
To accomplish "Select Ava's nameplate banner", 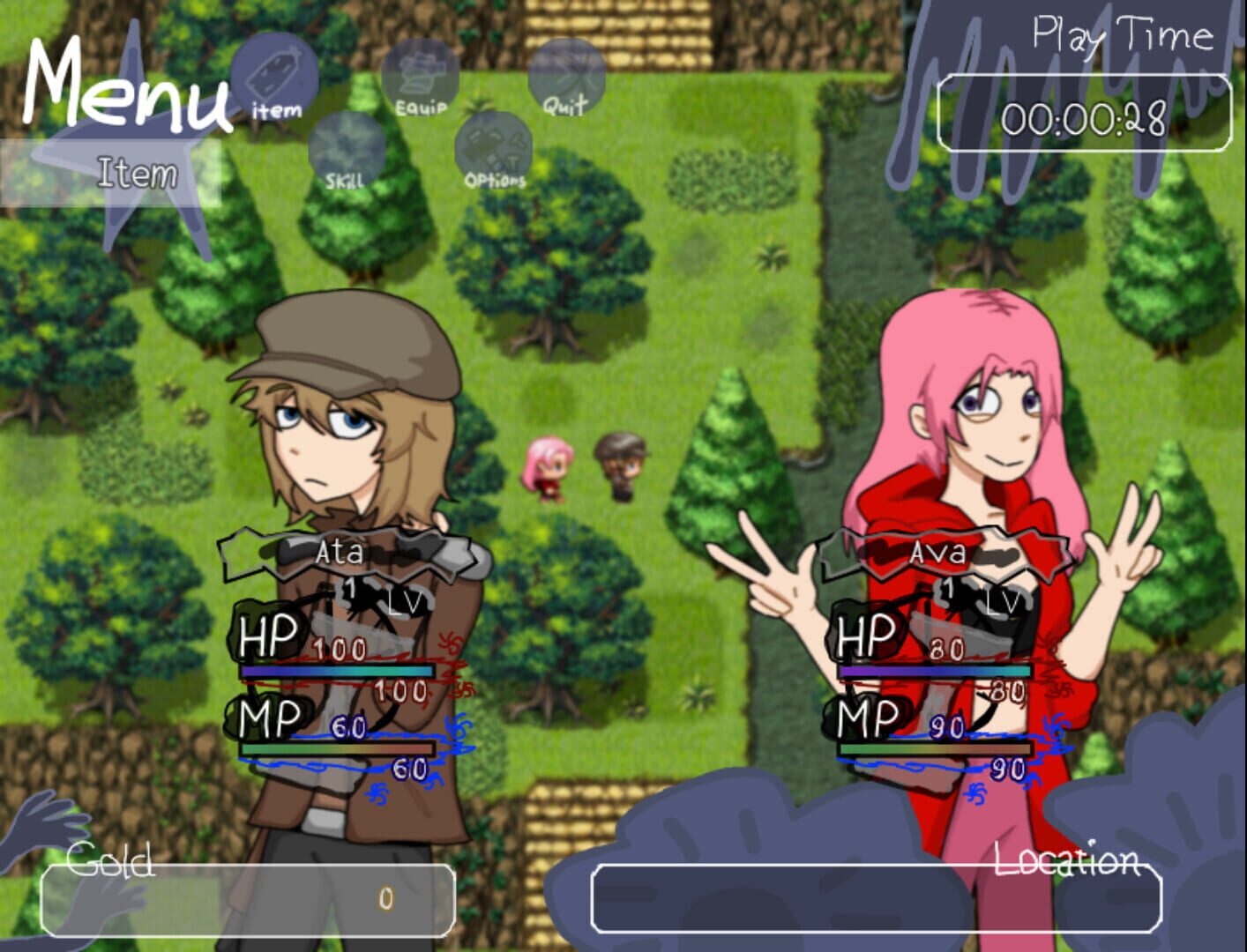I will pos(939,554).
